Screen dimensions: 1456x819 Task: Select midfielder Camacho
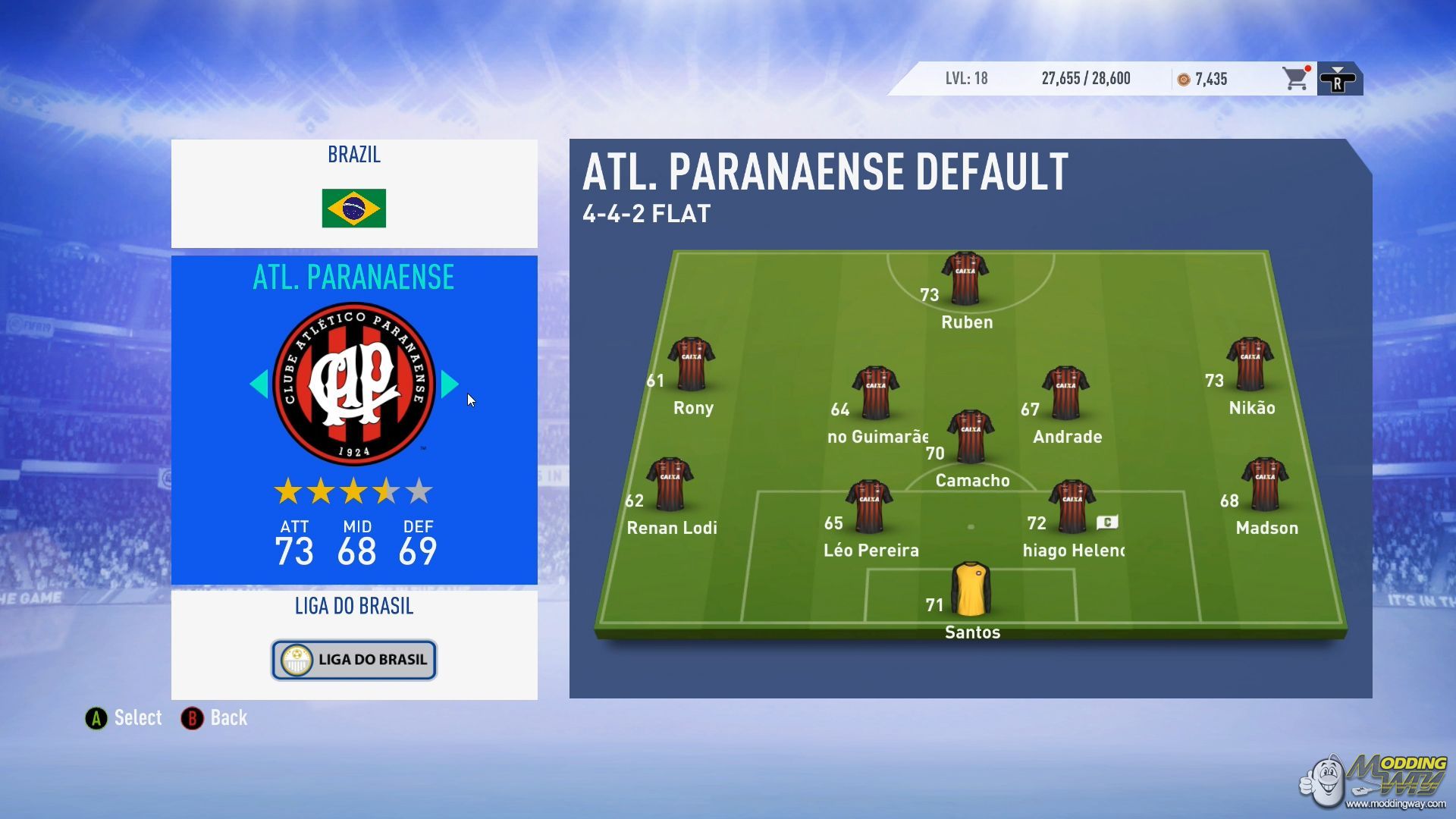(x=971, y=437)
